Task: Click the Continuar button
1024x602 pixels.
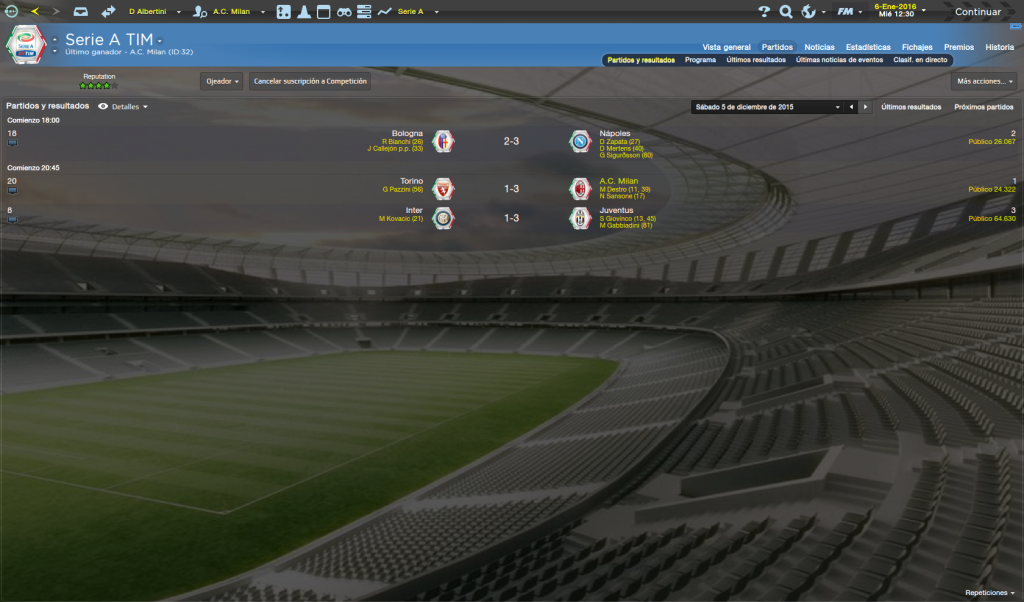Action: tap(978, 12)
